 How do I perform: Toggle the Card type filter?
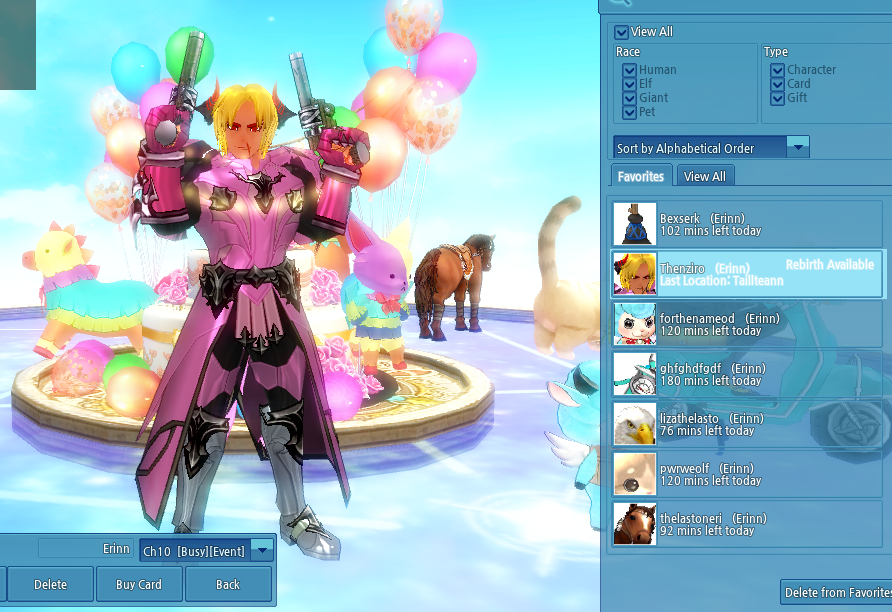[777, 84]
